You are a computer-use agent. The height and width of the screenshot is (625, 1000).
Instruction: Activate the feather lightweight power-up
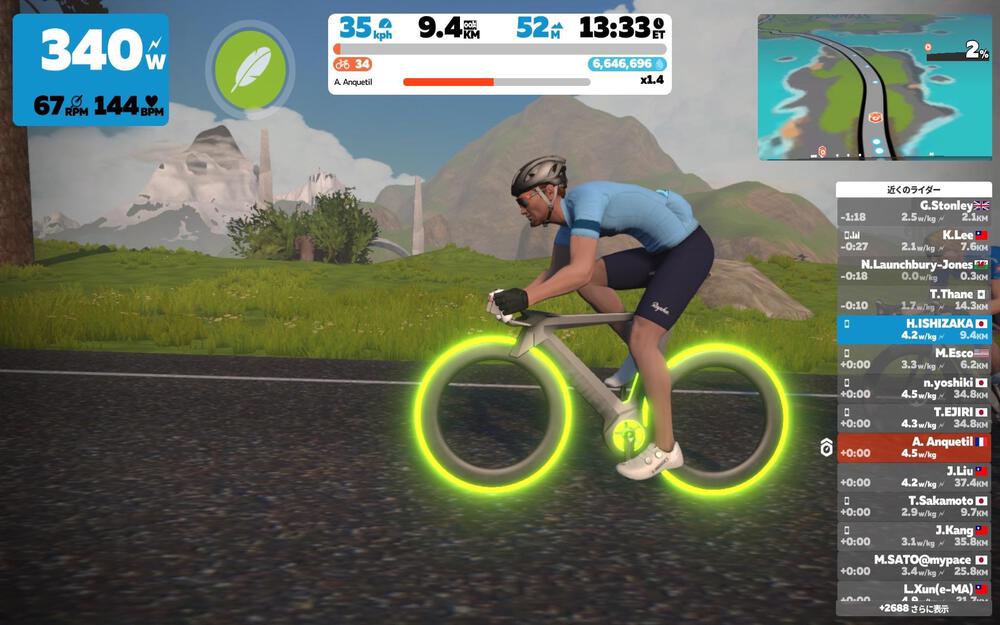click(250, 68)
